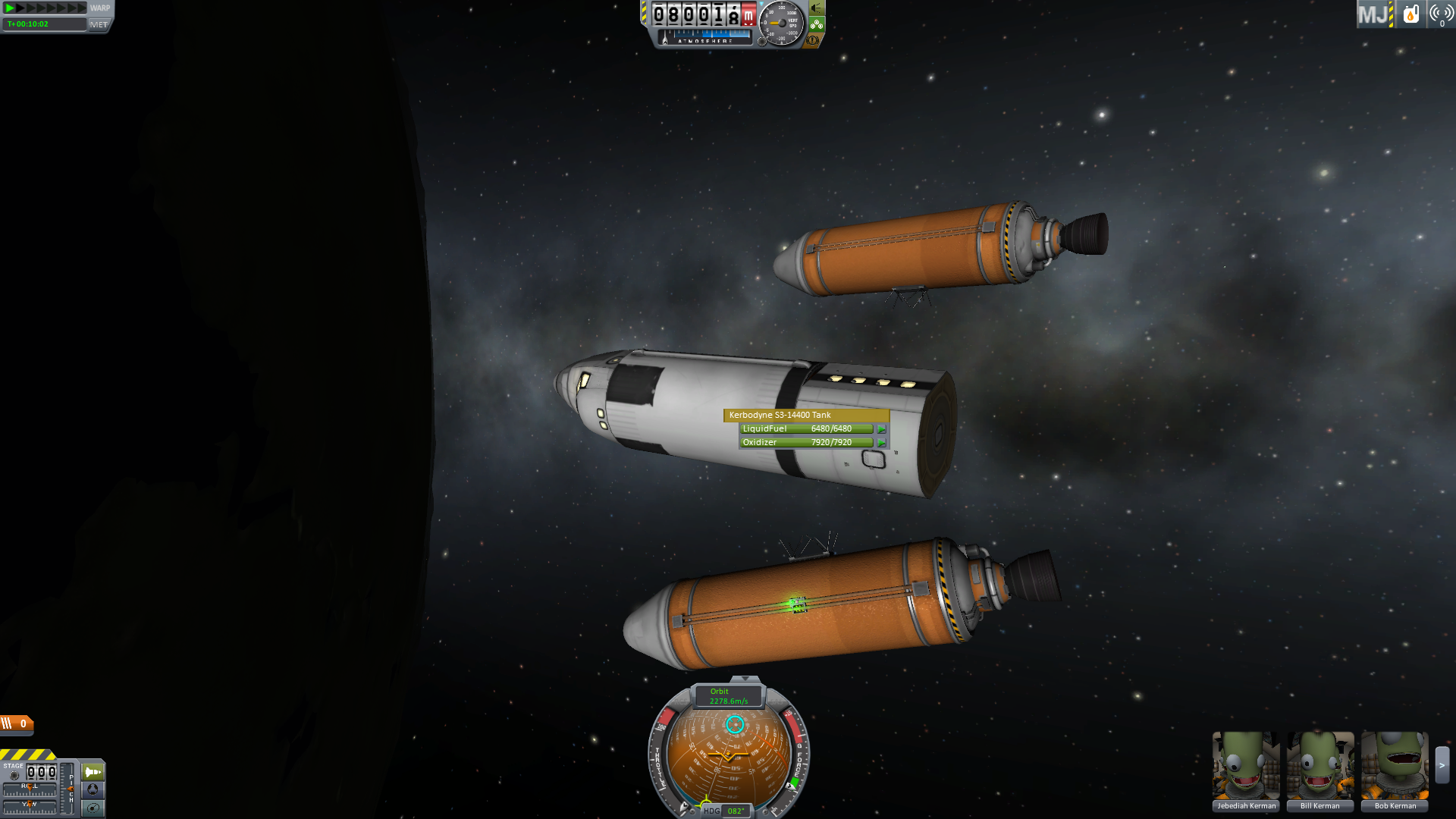The height and width of the screenshot is (819, 1456).
Task: Click the Oxidizer green transfer arrow
Action: pyautogui.click(x=881, y=443)
